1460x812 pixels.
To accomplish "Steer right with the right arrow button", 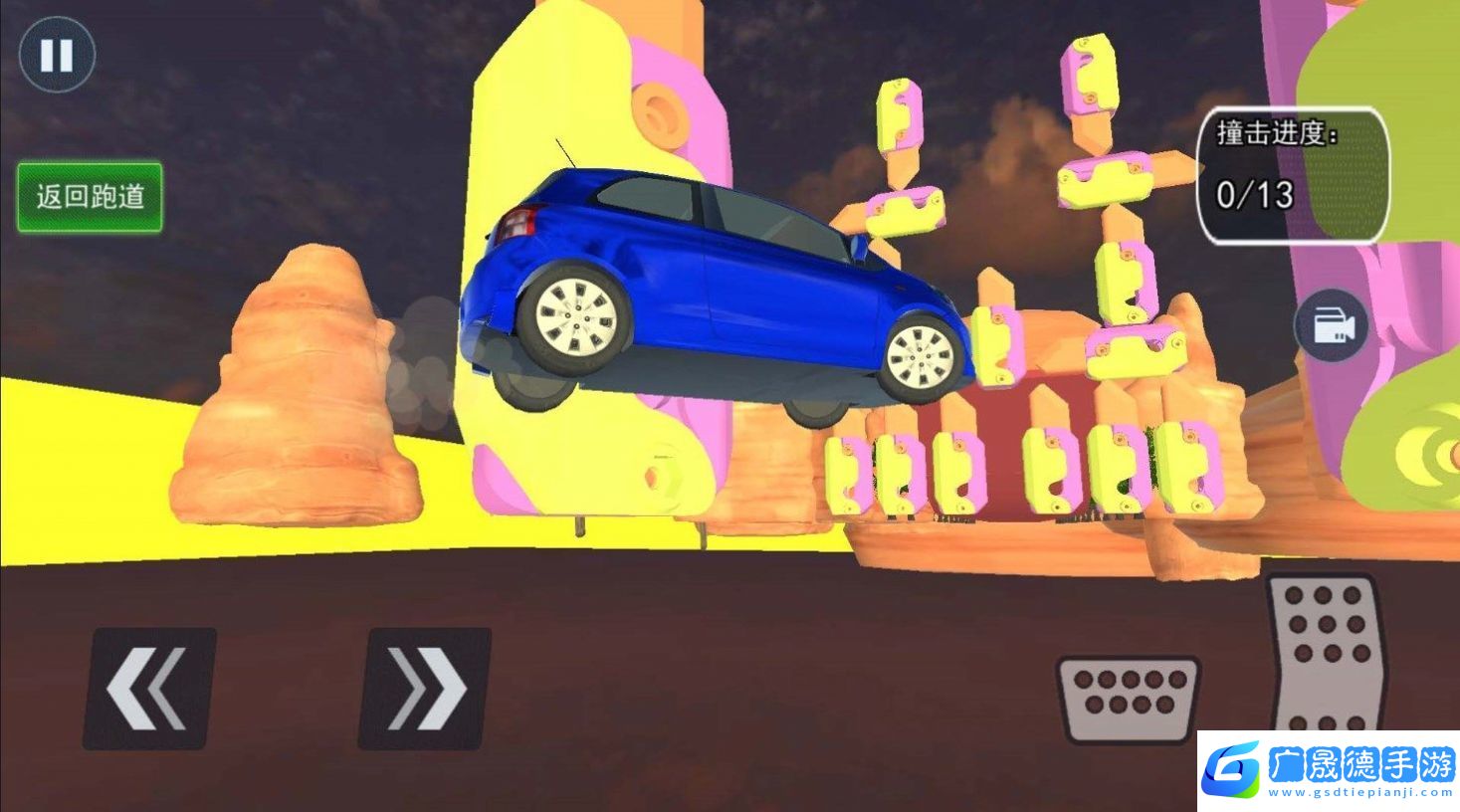I will coord(425,688).
